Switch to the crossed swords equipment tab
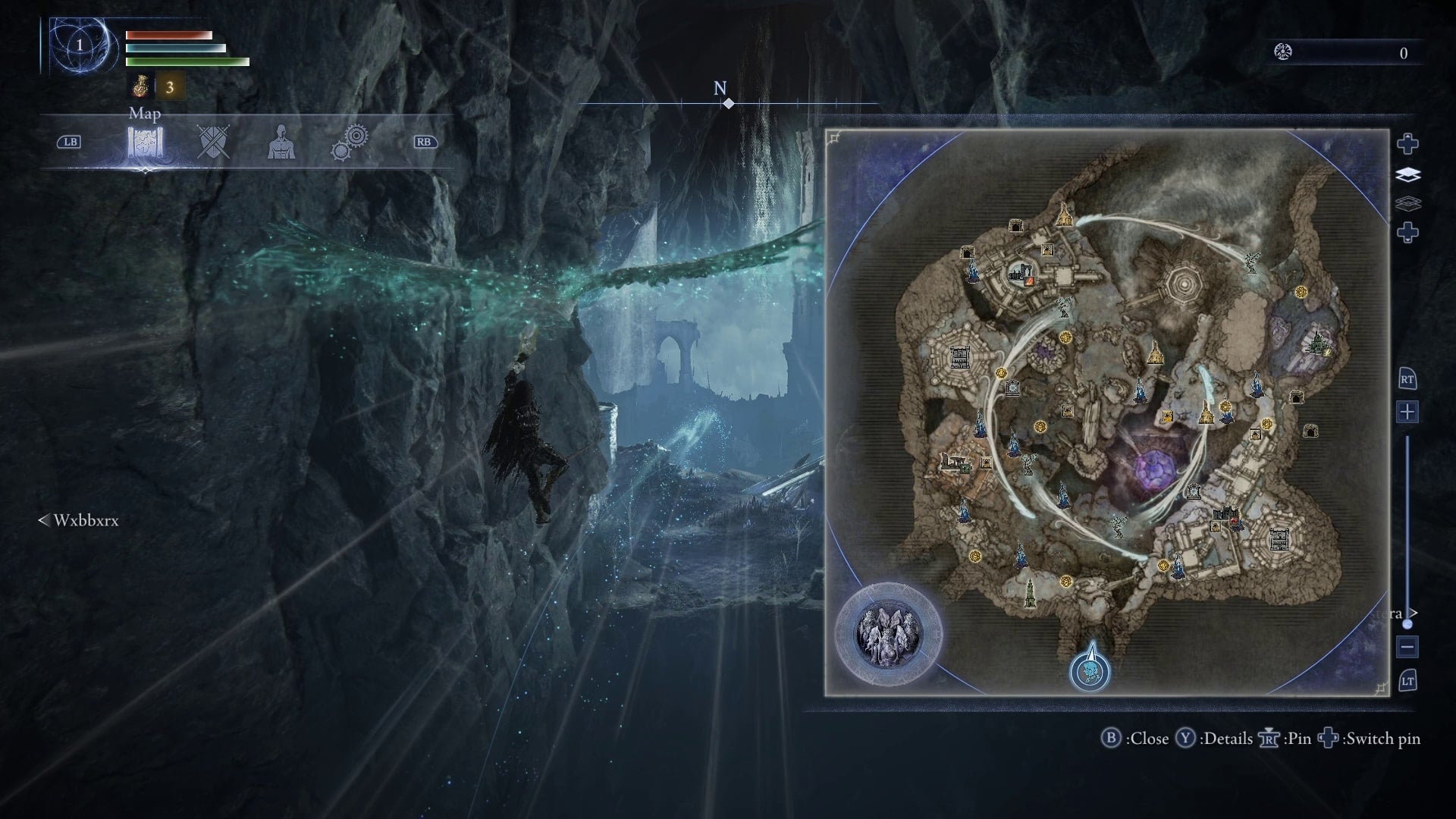The width and height of the screenshot is (1456, 819). (x=213, y=142)
